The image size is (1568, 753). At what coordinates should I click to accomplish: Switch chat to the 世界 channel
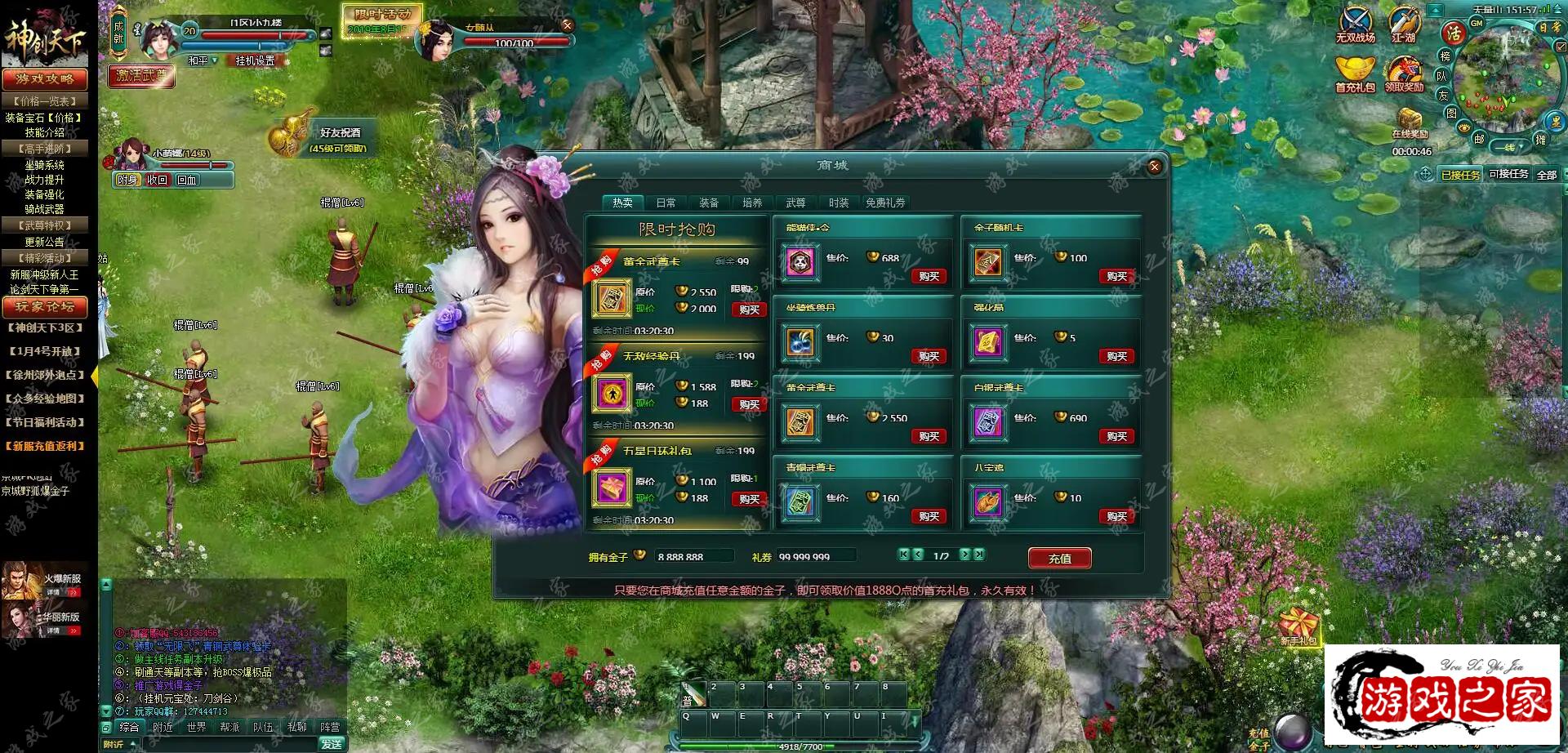196,727
